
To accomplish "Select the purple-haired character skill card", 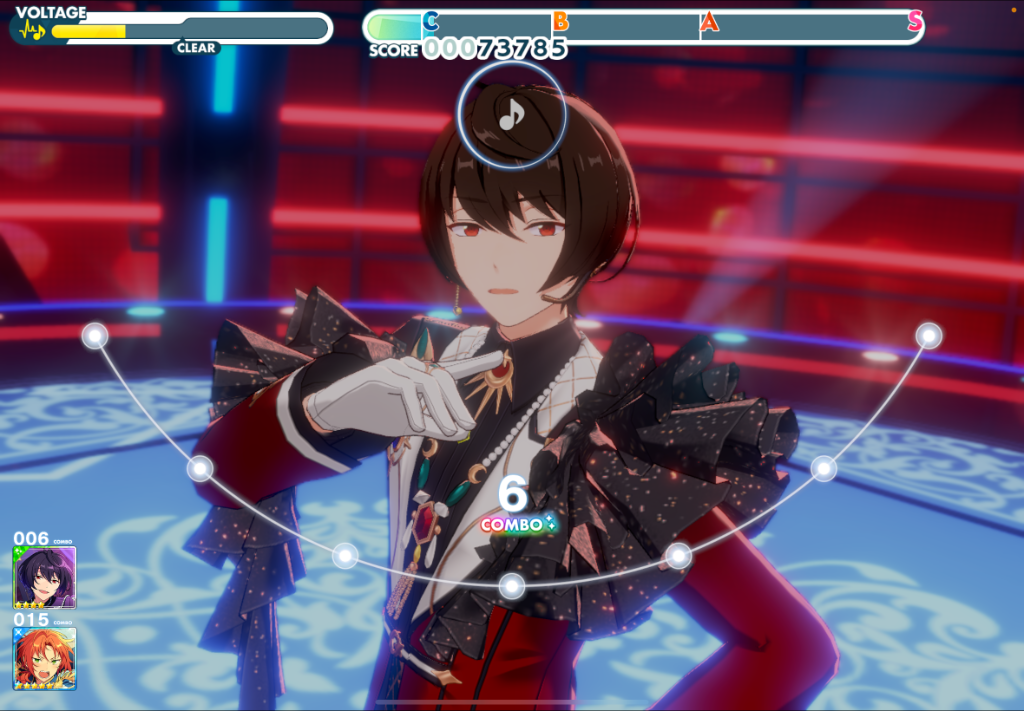I will 44,577.
